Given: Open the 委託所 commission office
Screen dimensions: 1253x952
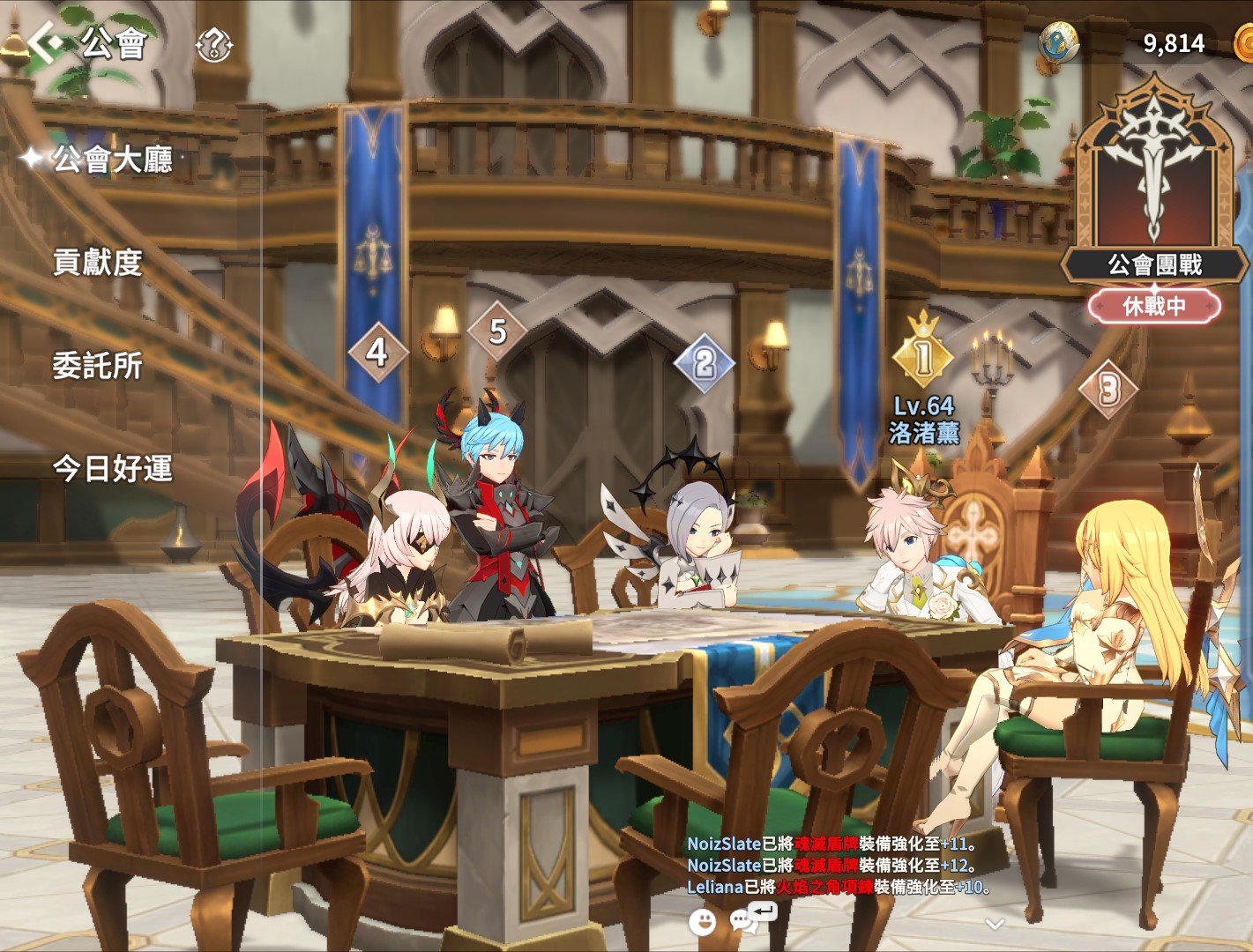Looking at the screenshot, I should tap(98, 365).
